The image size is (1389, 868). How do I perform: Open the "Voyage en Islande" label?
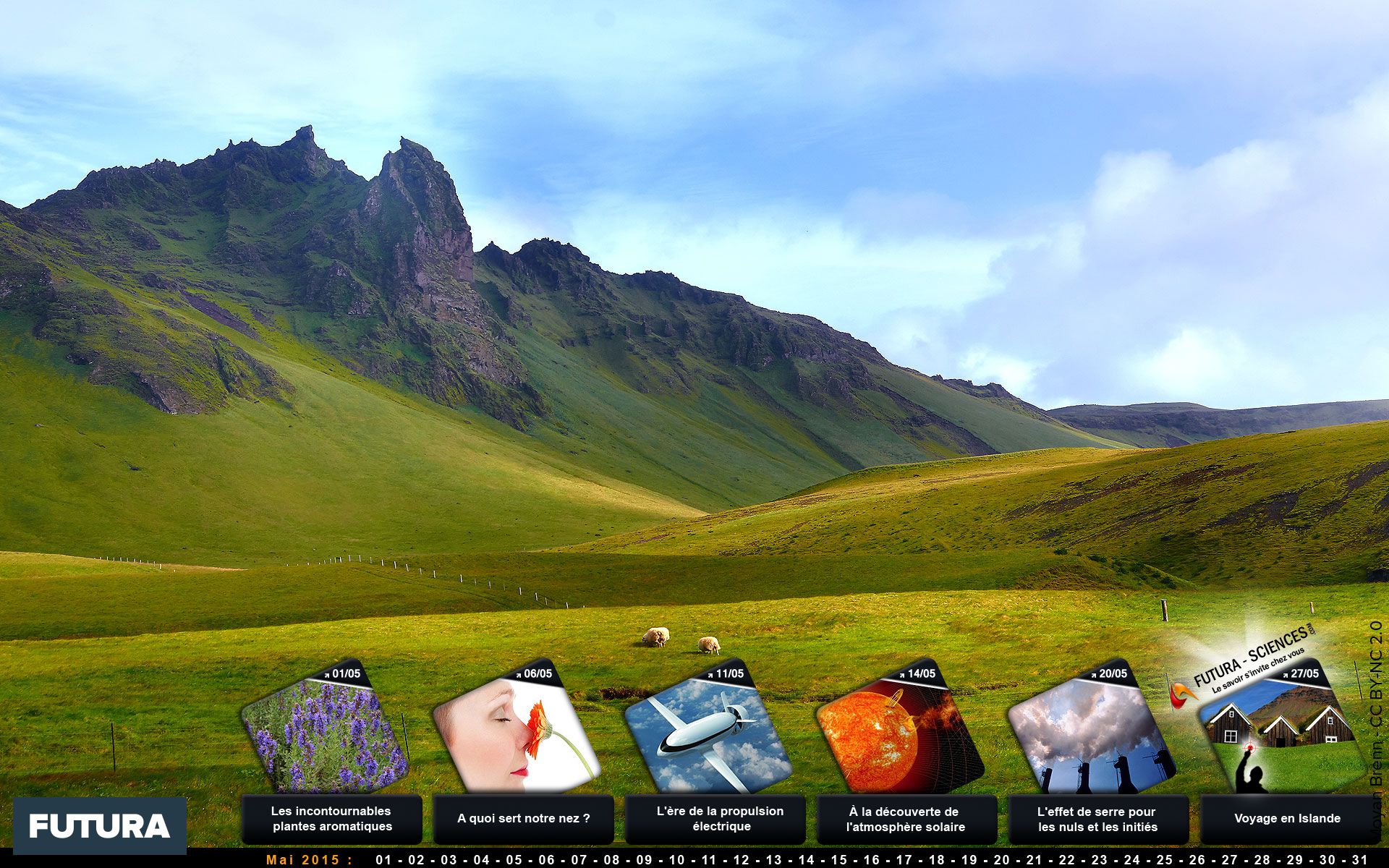(1288, 819)
